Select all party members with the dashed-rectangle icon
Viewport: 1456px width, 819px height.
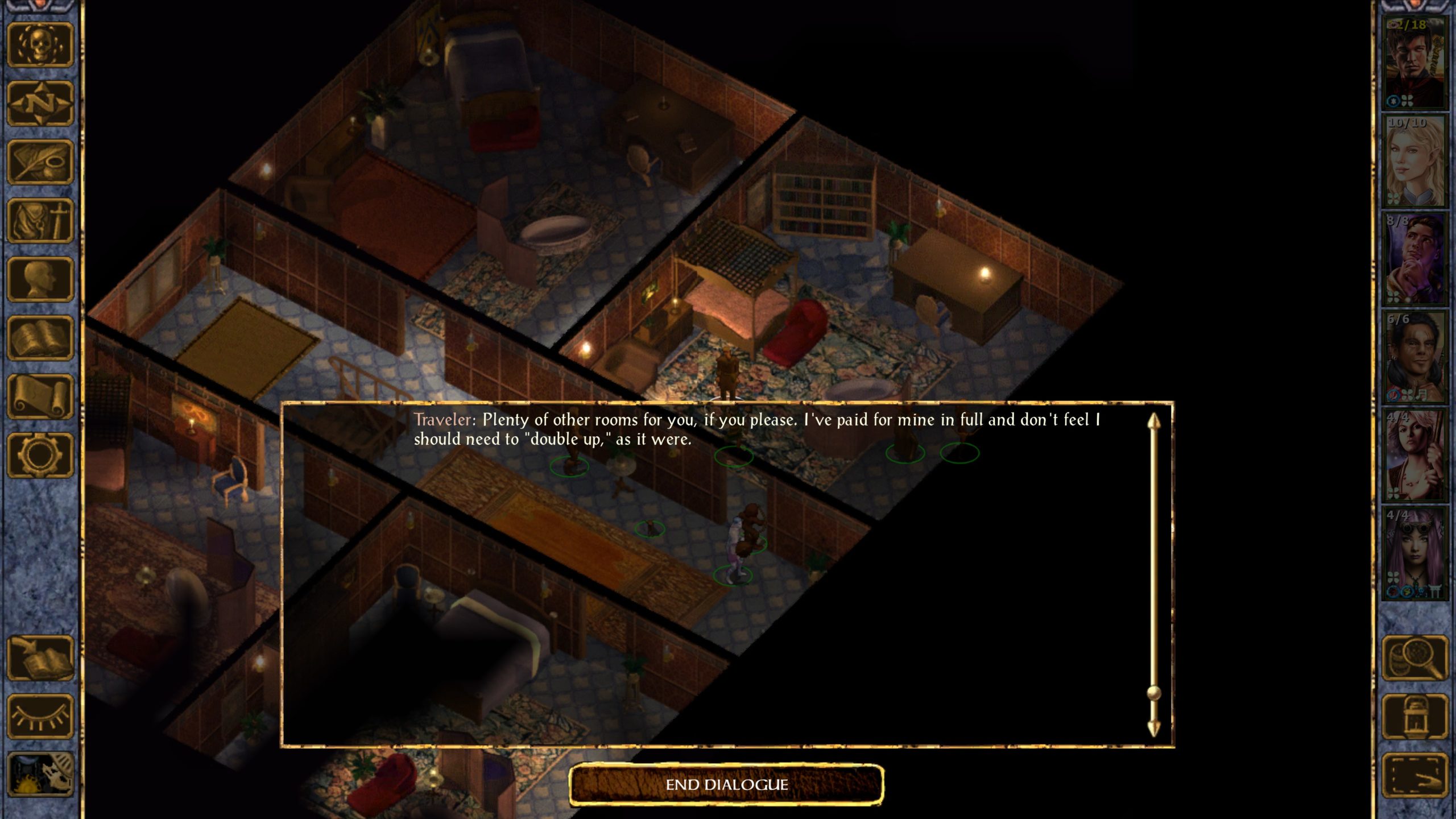point(1414,775)
